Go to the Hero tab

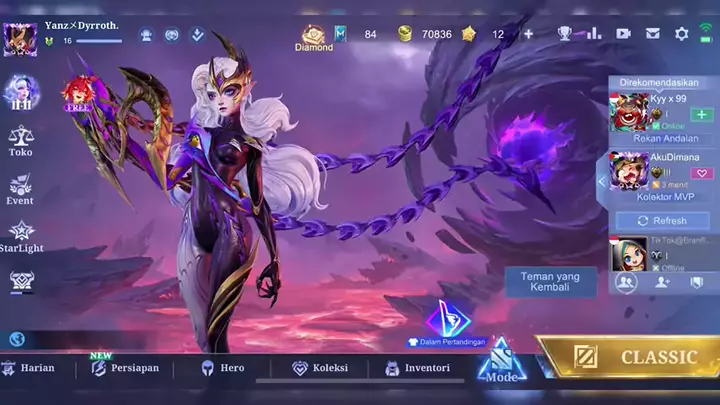click(222, 368)
